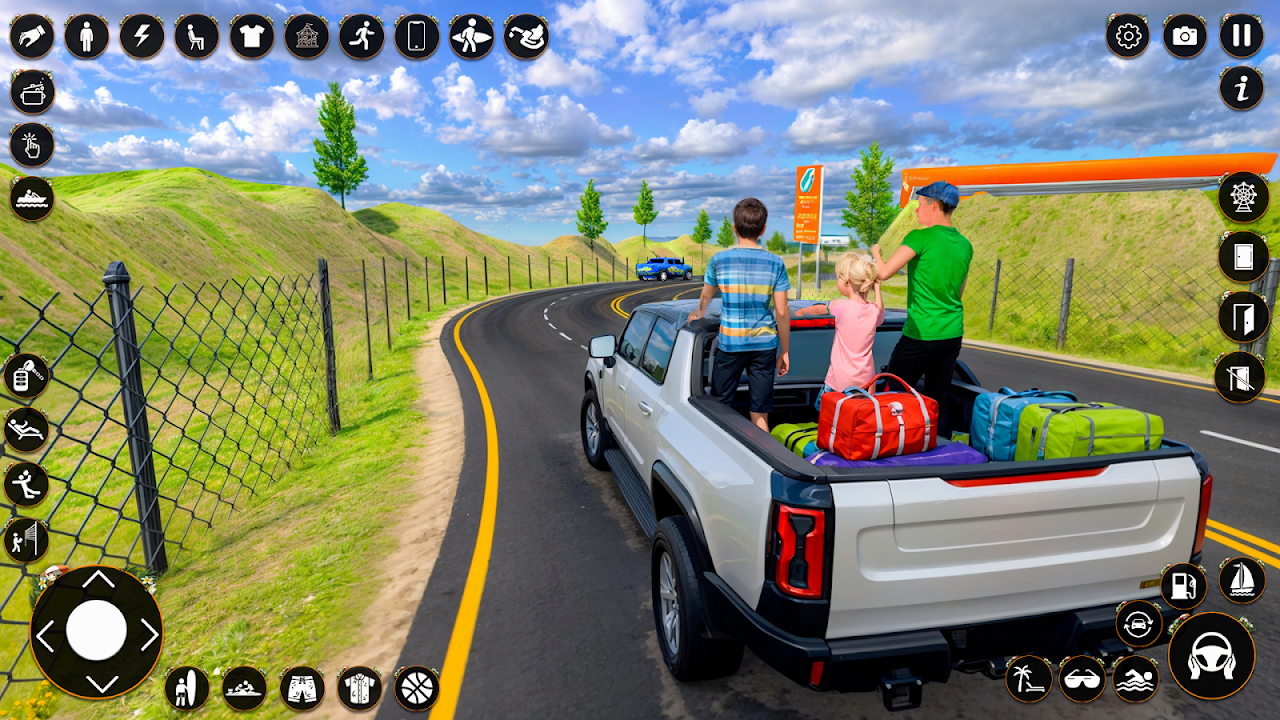The width and height of the screenshot is (1280, 720).
Task: Select the sailboat icon
Action: pos(1242,581)
